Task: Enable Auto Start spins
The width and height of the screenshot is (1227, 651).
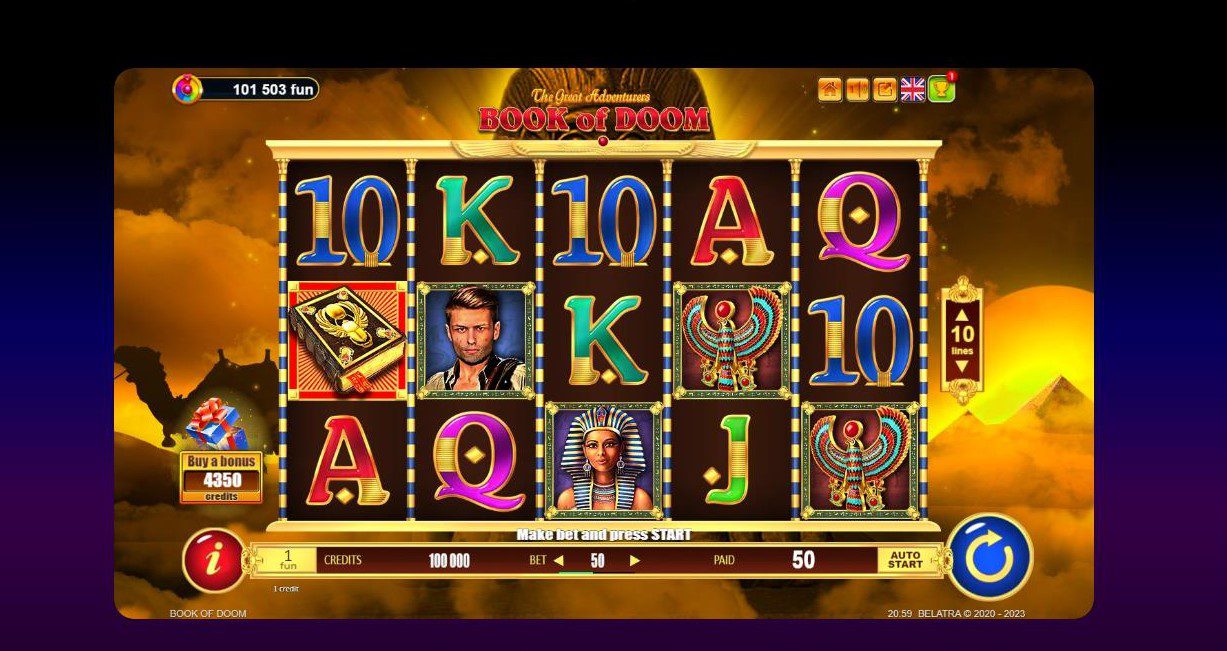Action: [905, 560]
